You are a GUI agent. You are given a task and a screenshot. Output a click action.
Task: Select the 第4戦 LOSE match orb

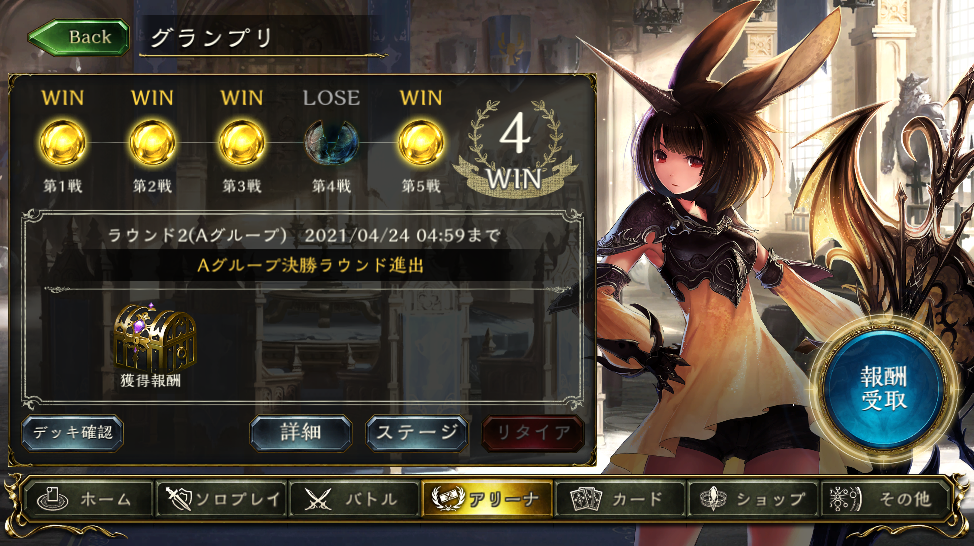[331, 143]
